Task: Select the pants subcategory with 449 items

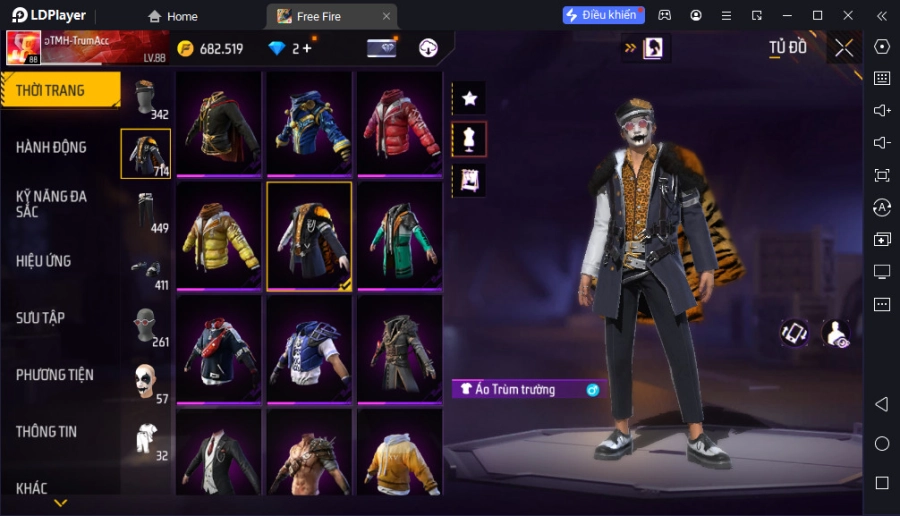Action: [x=146, y=211]
